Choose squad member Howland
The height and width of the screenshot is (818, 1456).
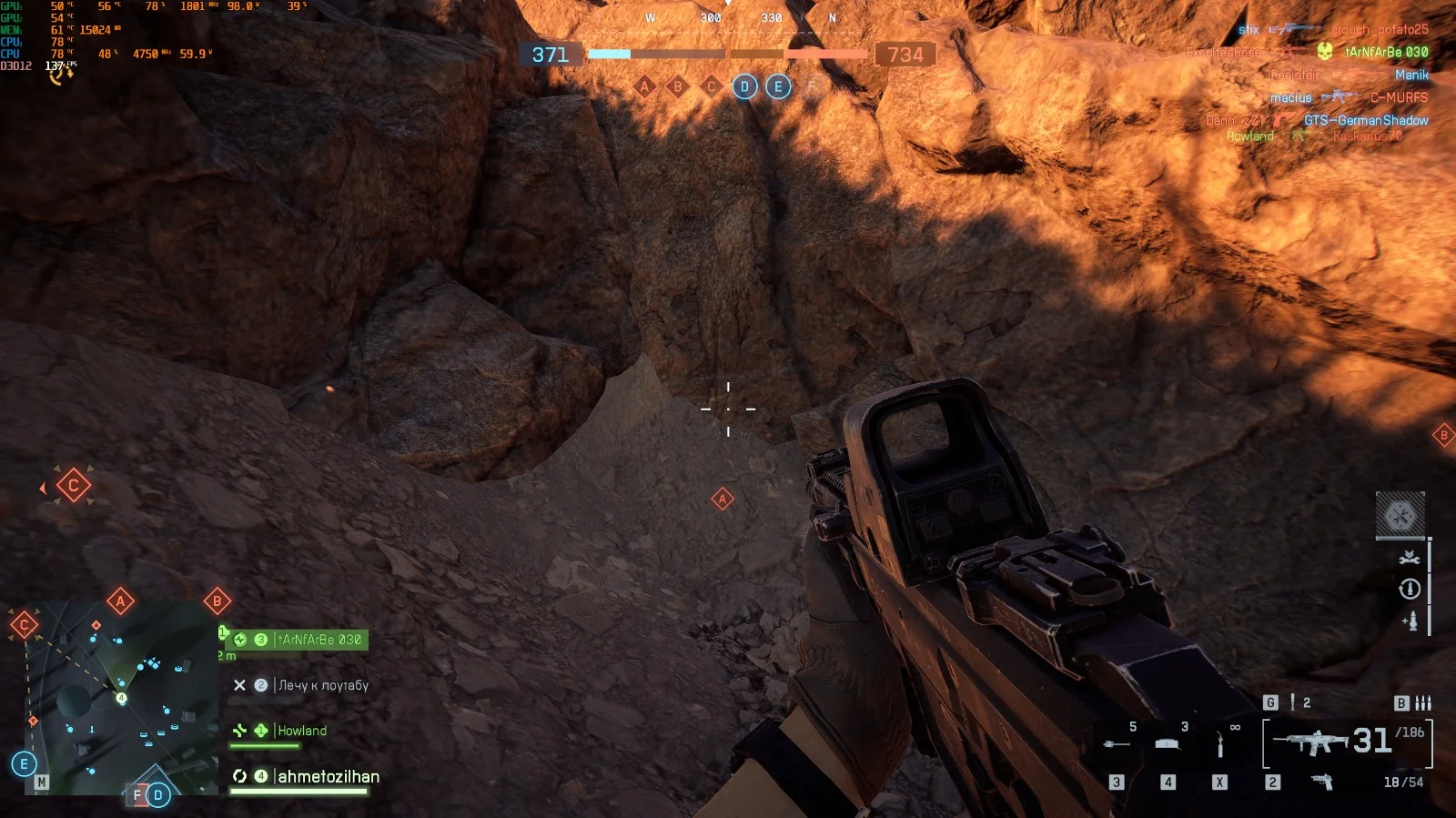301,731
